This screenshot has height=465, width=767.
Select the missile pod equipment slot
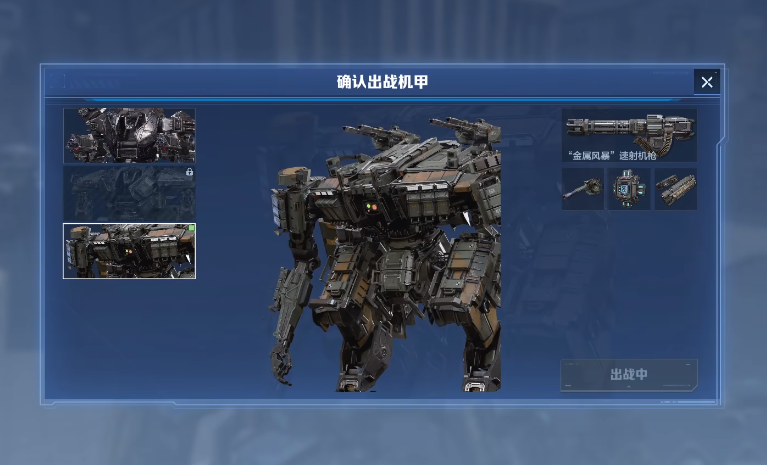[676, 189]
